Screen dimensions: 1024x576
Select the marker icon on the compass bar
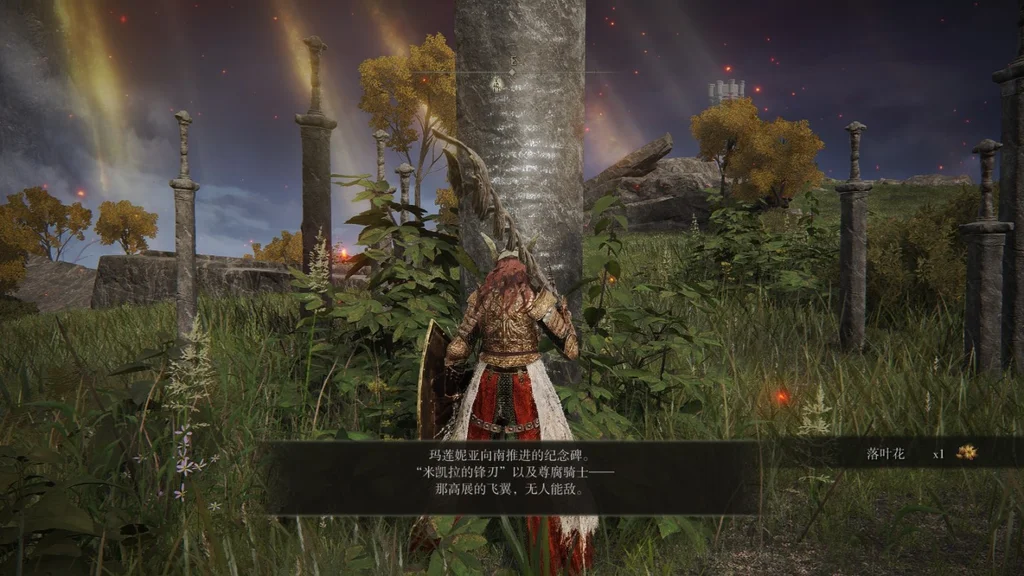[497, 83]
